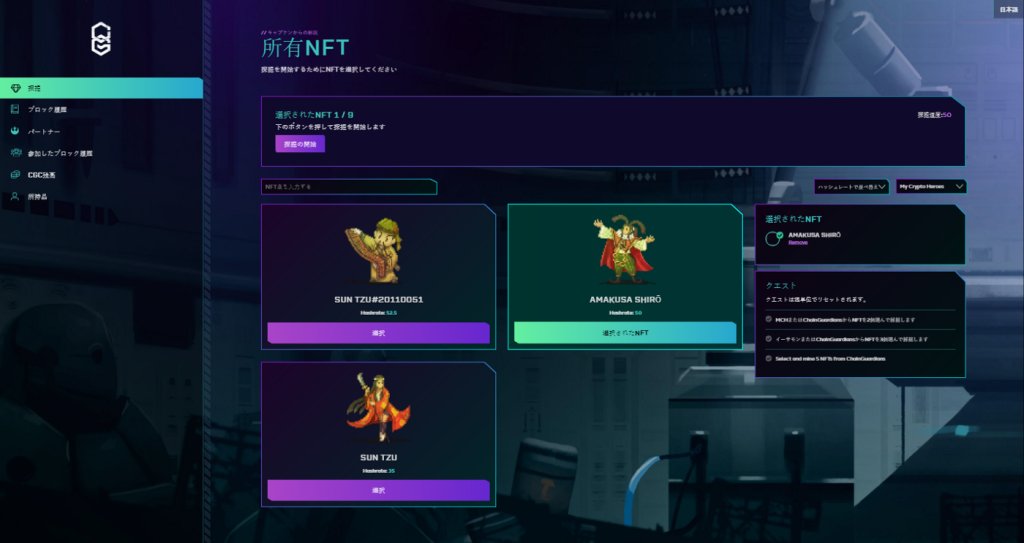Open the My Crypto Heroes filter dropdown
The image size is (1024, 543).
tap(931, 186)
